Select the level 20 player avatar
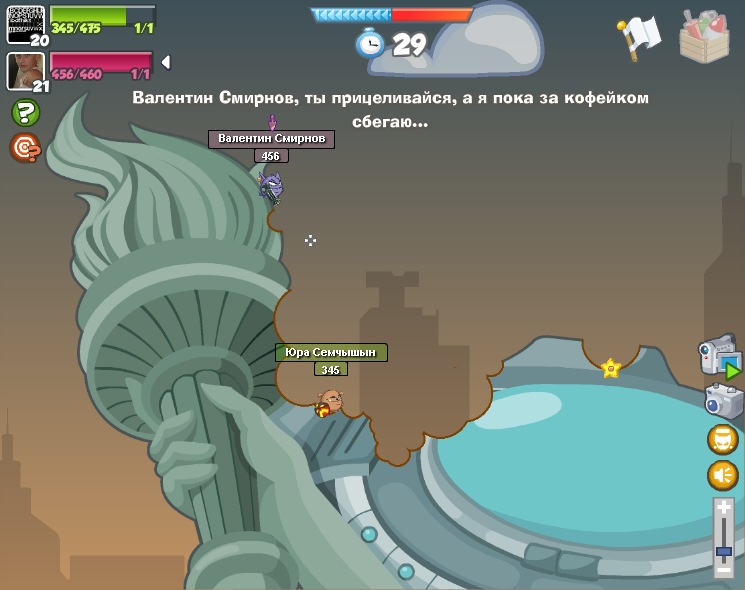The height and width of the screenshot is (590, 745). (26, 24)
